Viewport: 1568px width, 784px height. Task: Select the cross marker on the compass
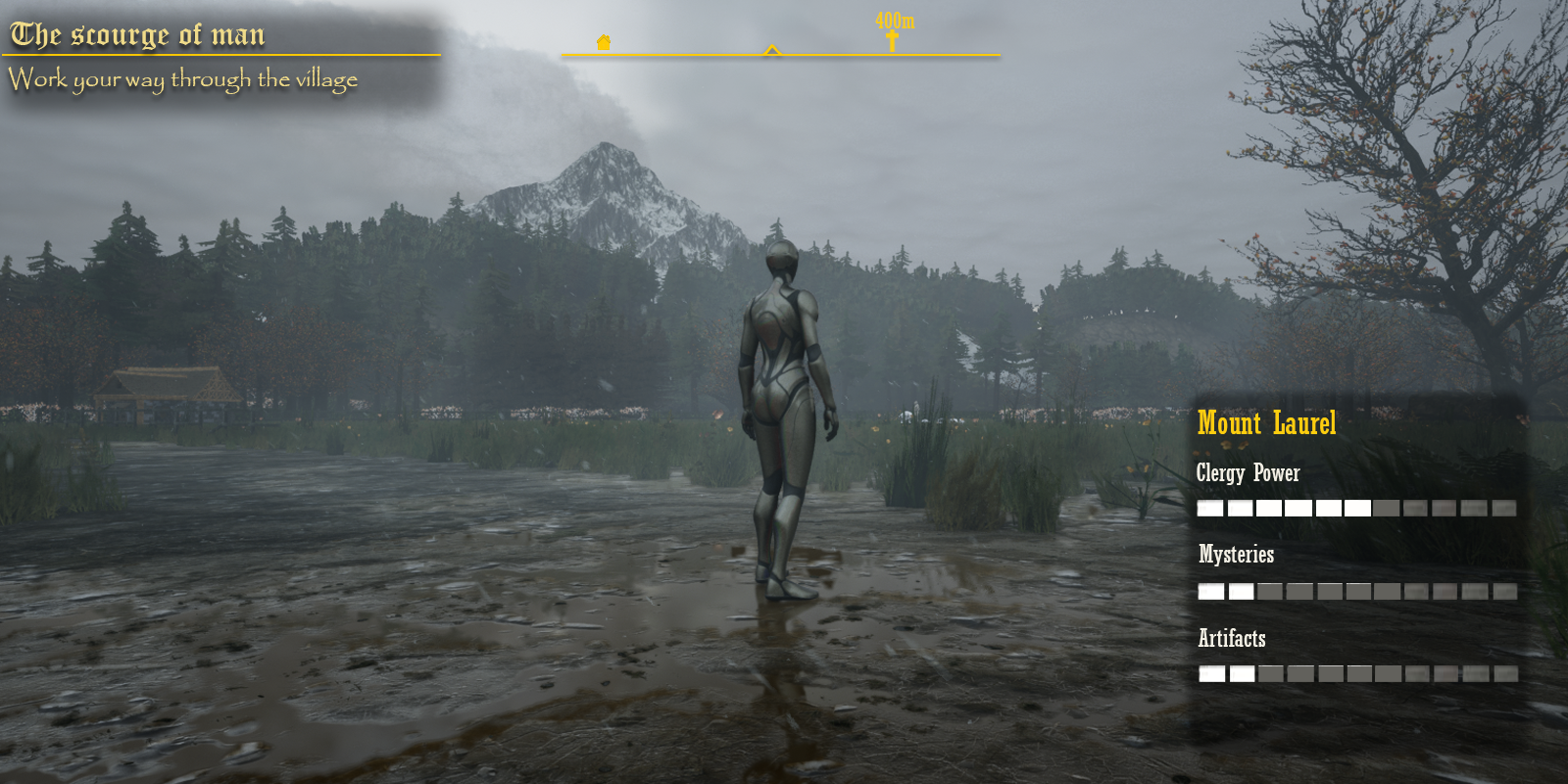point(892,40)
